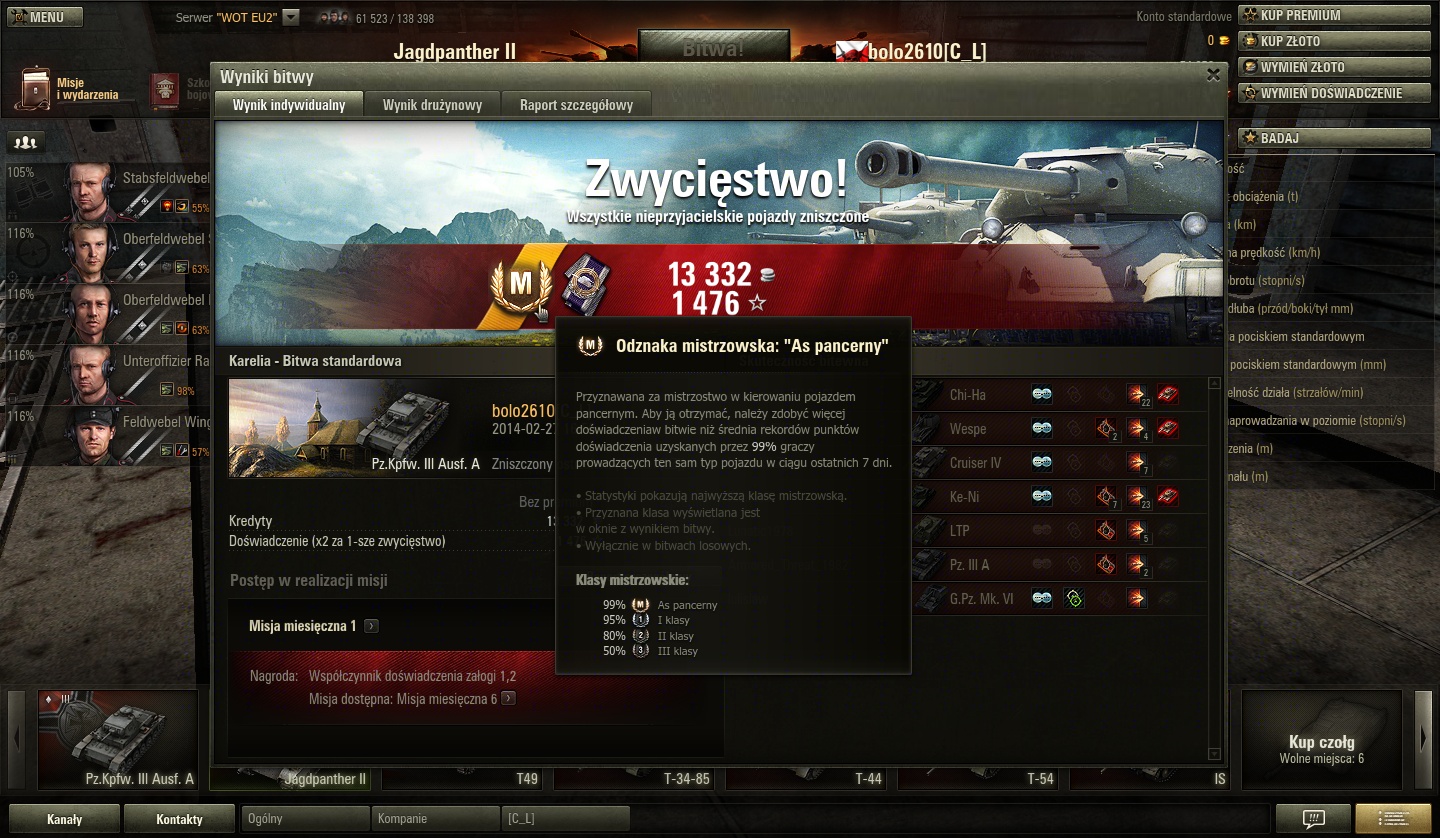Viewport: 1440px width, 838px height.
Task: Select Pz.Kpfw. III Ausf. A in carousel
Action: tap(118, 740)
